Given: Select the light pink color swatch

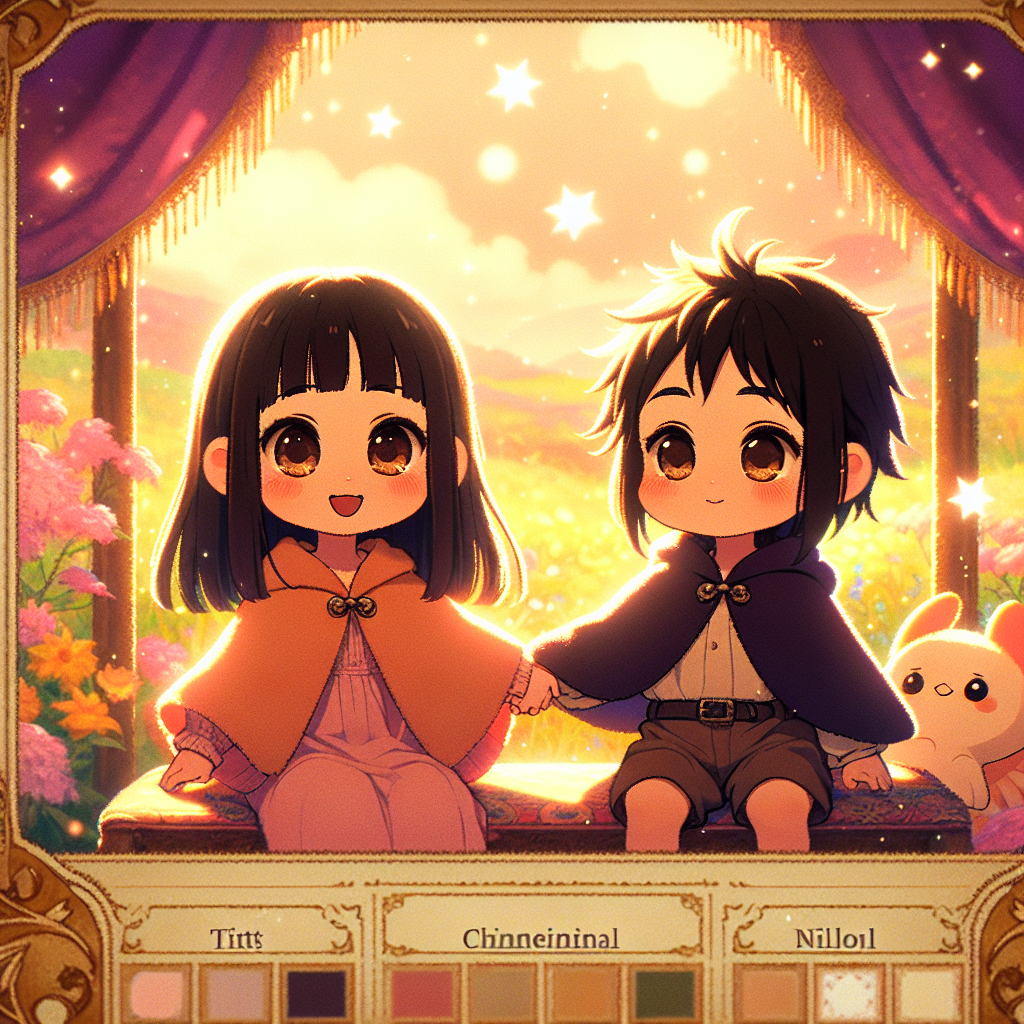Looking at the screenshot, I should 156,992.
